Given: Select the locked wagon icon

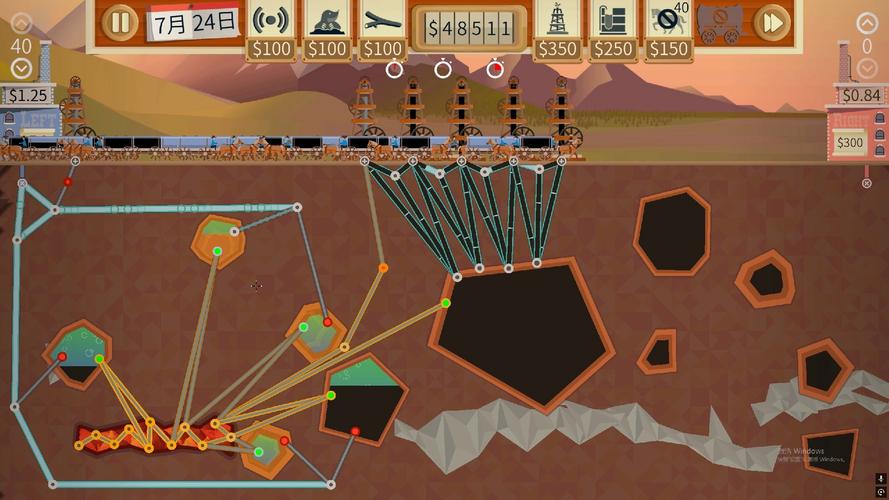Looking at the screenshot, I should (720, 21).
